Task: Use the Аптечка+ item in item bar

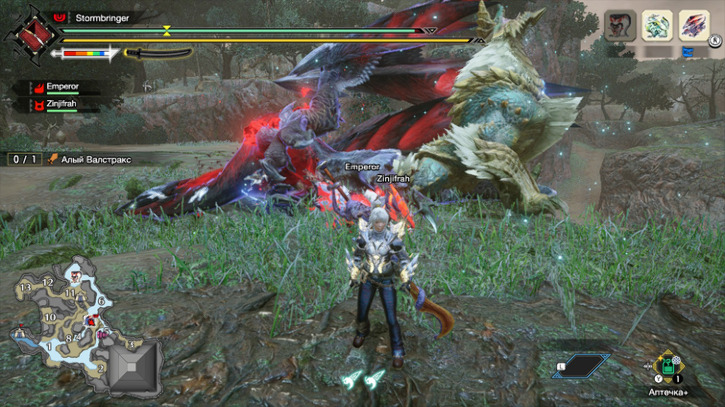Action: pos(665,366)
